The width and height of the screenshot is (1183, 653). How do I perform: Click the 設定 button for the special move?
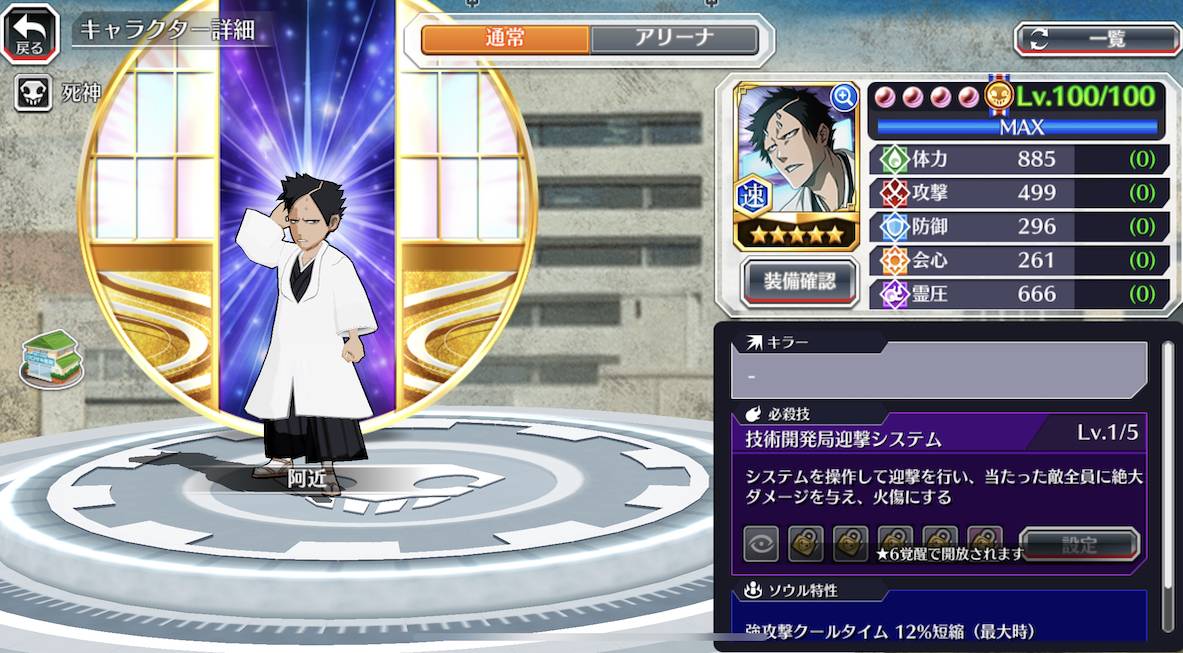(1080, 545)
